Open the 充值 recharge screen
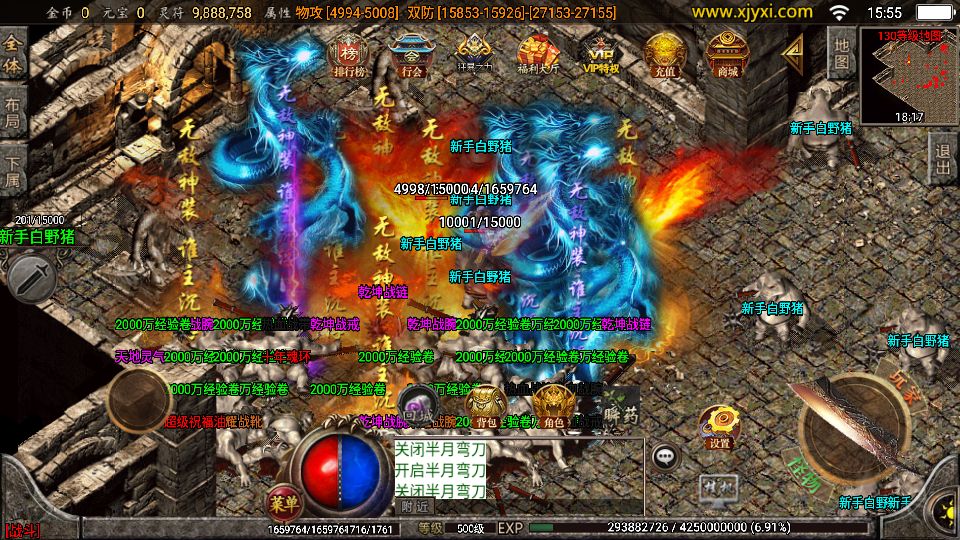 pos(663,54)
